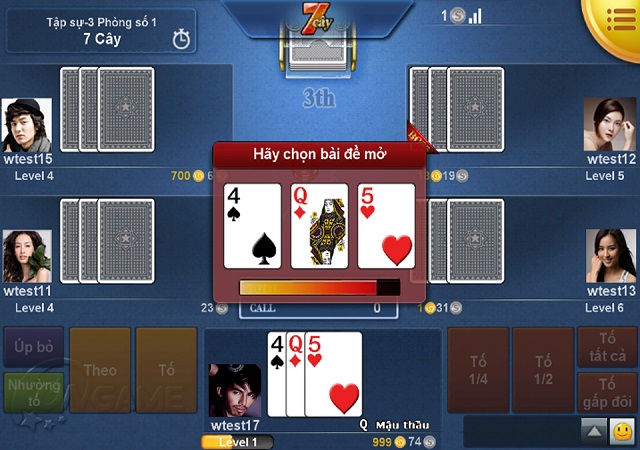This screenshot has height=450, width=640.
Task: Click the chat input box
Action: (522, 431)
